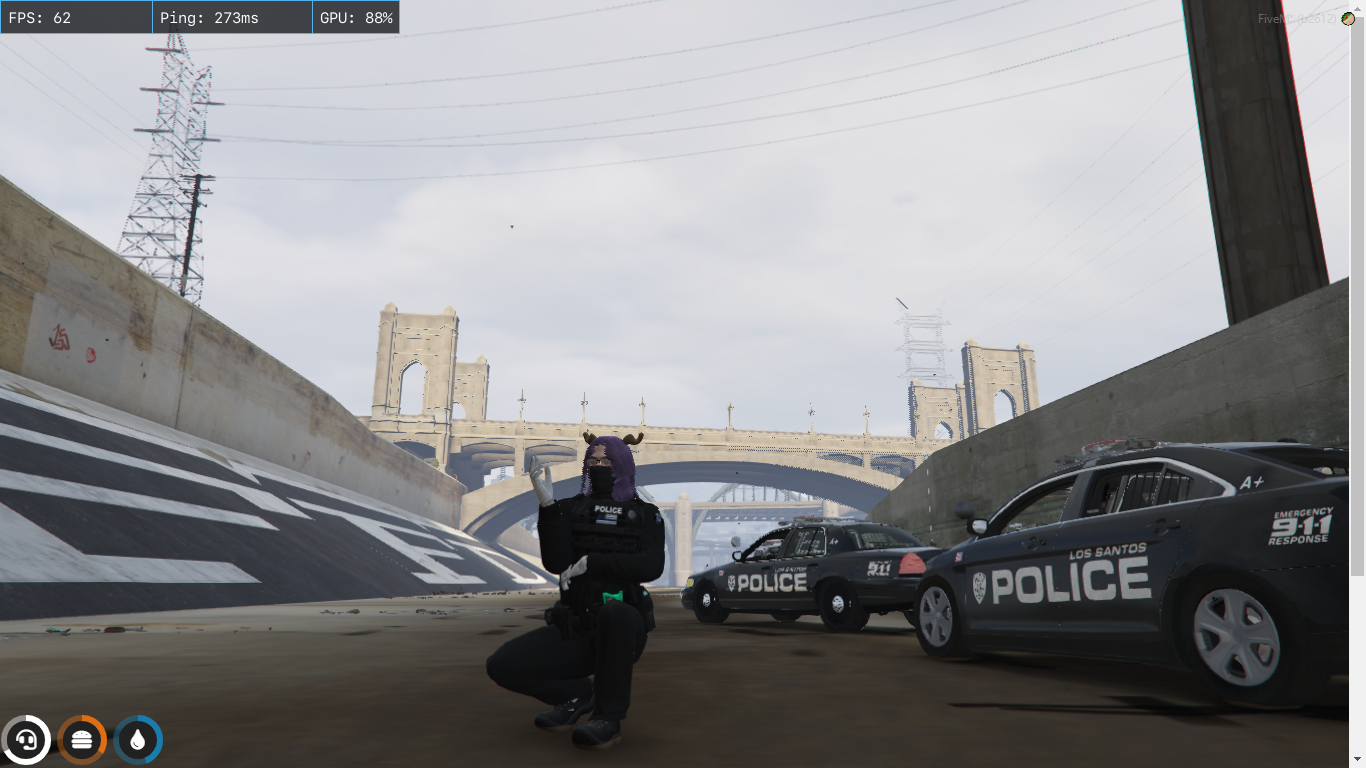The width and height of the screenshot is (1366, 768).
Task: Select the burger hunger icon
Action: pyautogui.click(x=82, y=741)
